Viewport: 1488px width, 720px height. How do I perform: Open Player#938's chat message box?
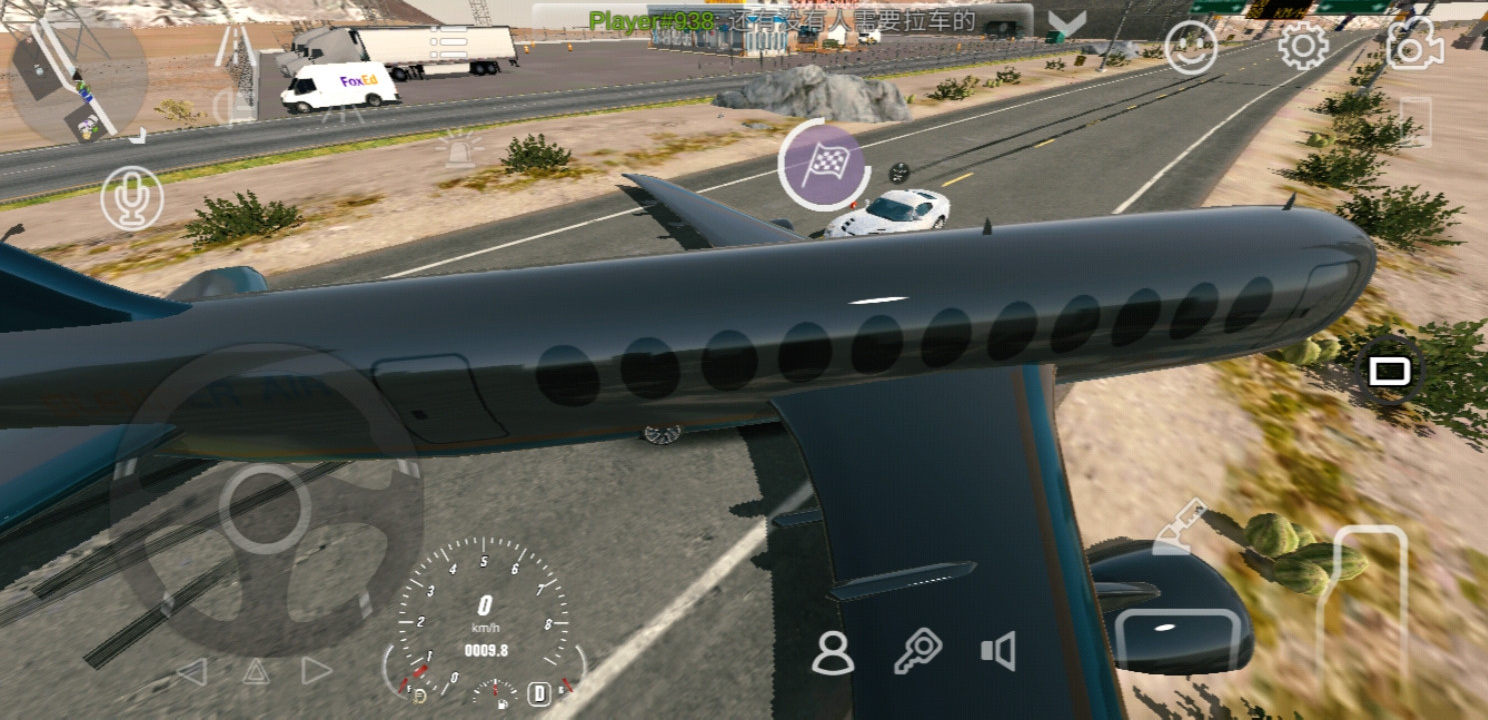click(x=782, y=20)
